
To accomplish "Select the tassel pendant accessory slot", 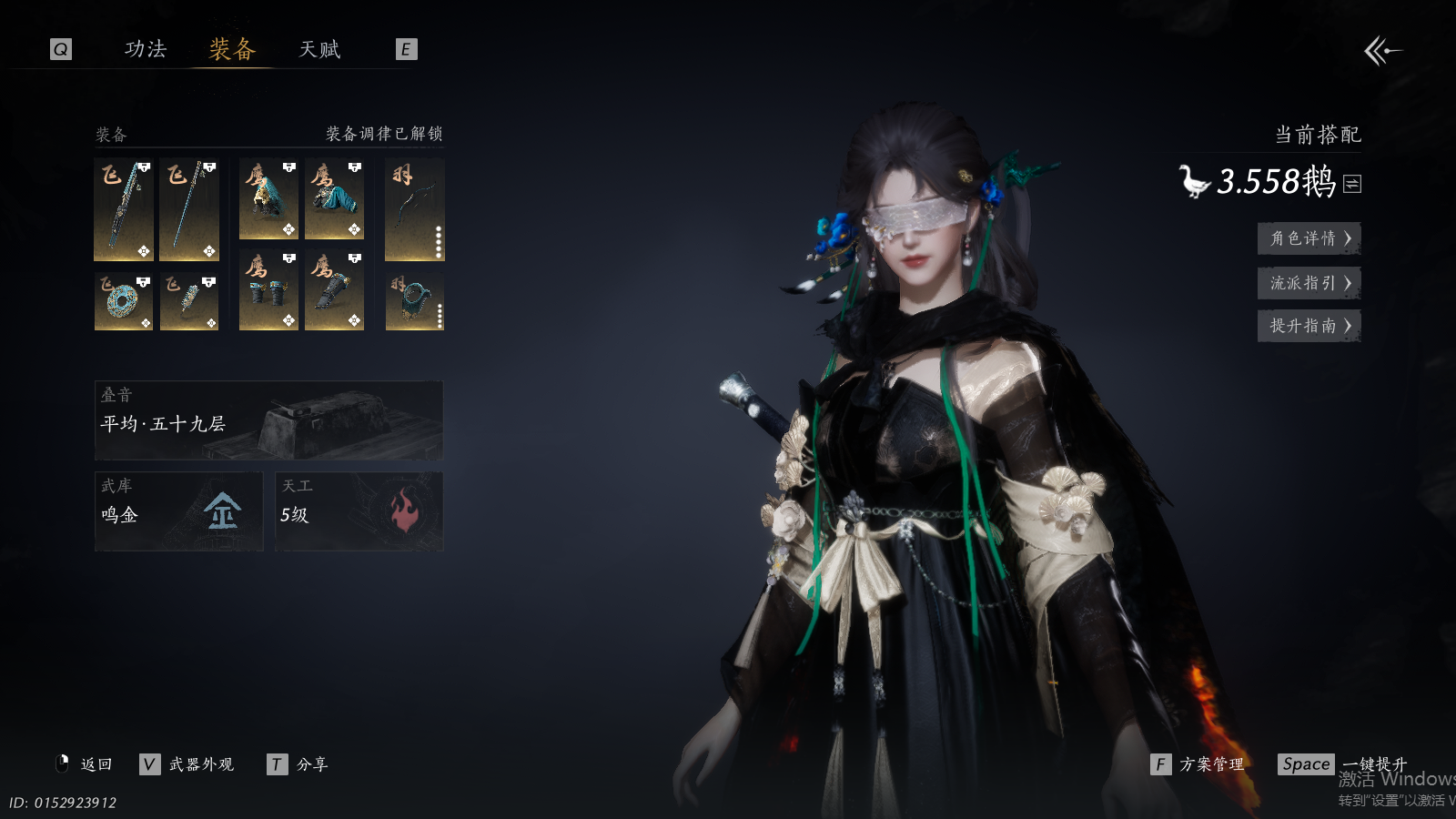I will [189, 301].
